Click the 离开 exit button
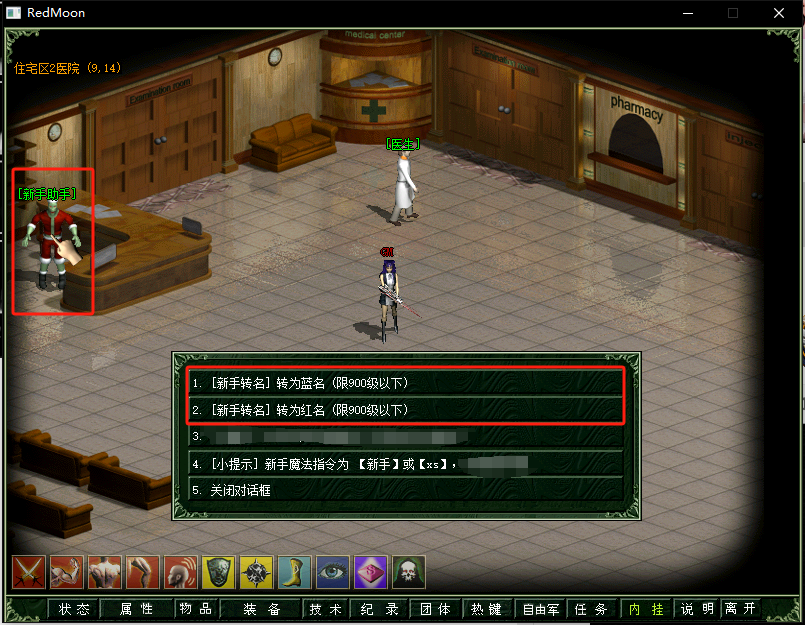This screenshot has height=625, width=805. [x=741, y=609]
